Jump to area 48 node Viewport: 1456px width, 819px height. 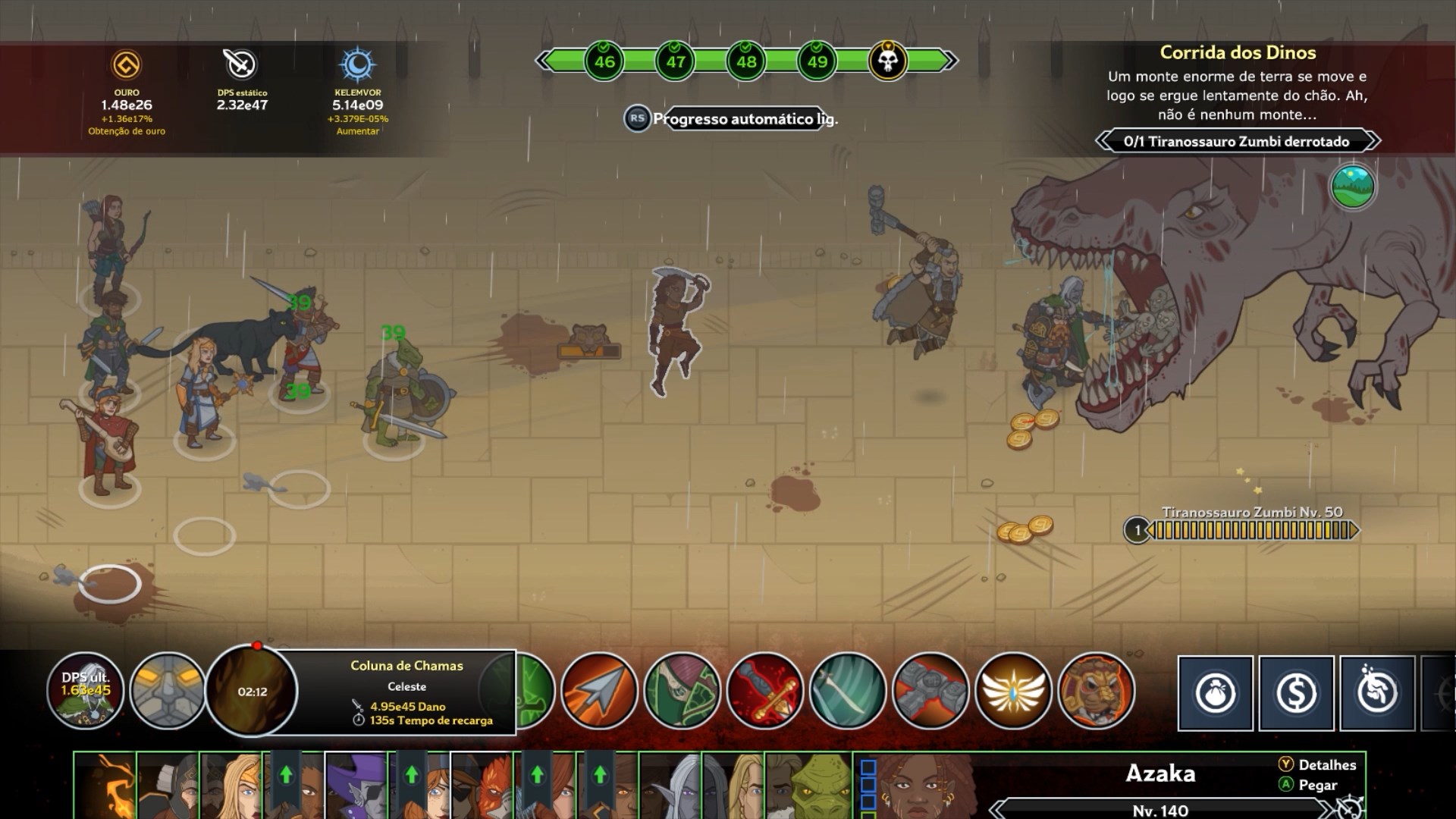click(746, 61)
